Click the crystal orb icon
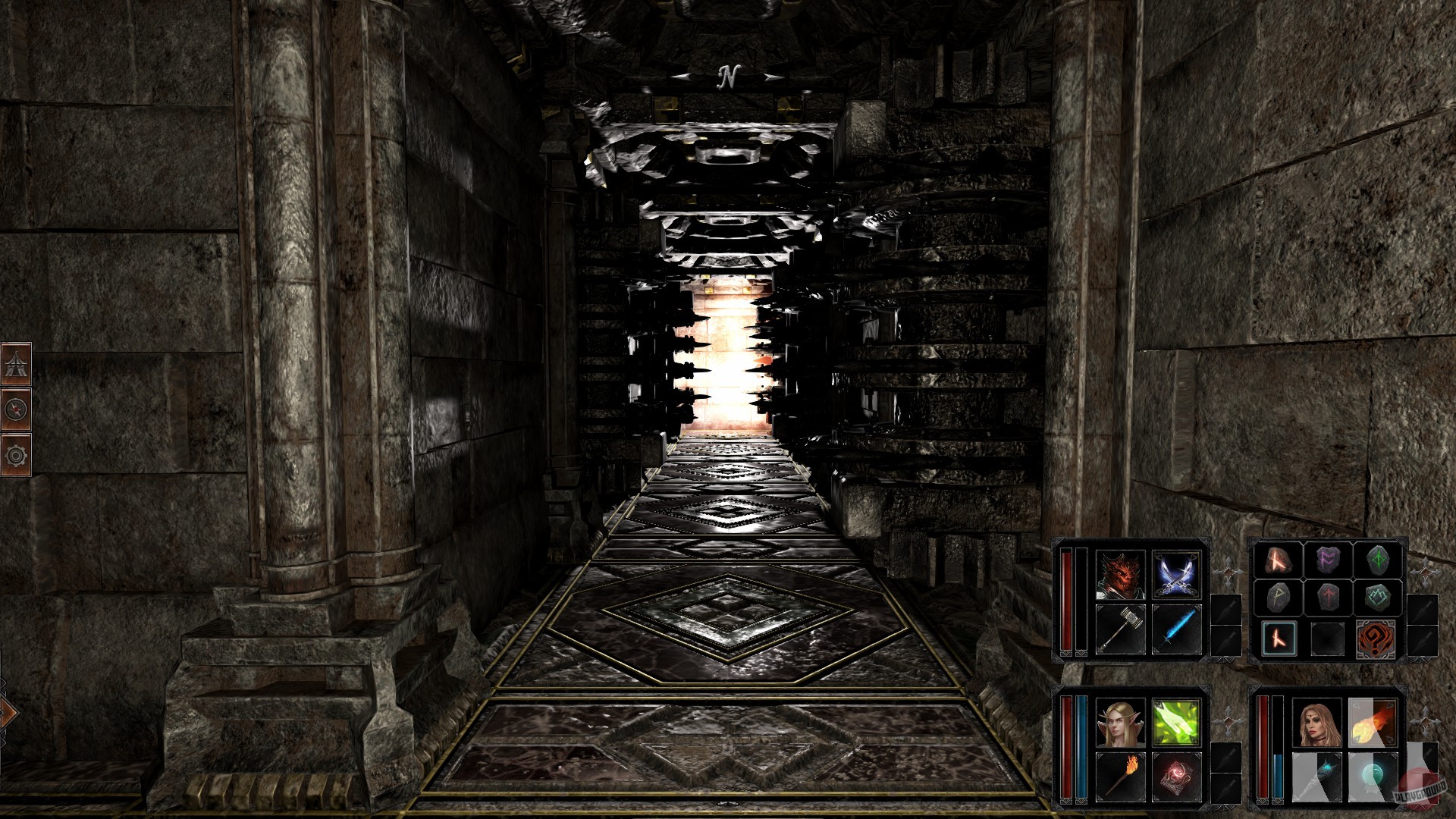Screen dimensions: 1456x819 1372,774
